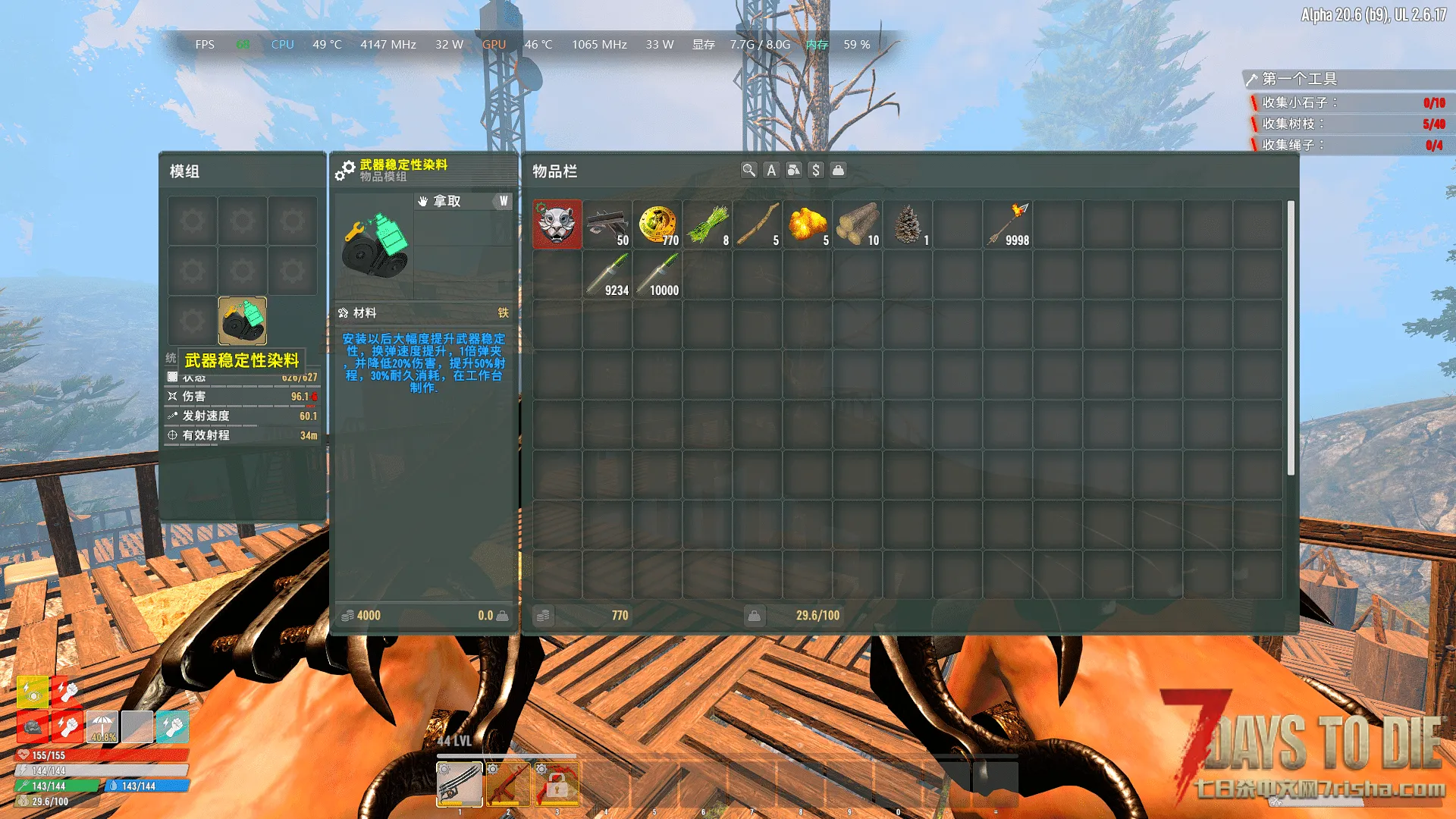
Task: Select the installed weapon stability dye mod slot
Action: coord(243,321)
